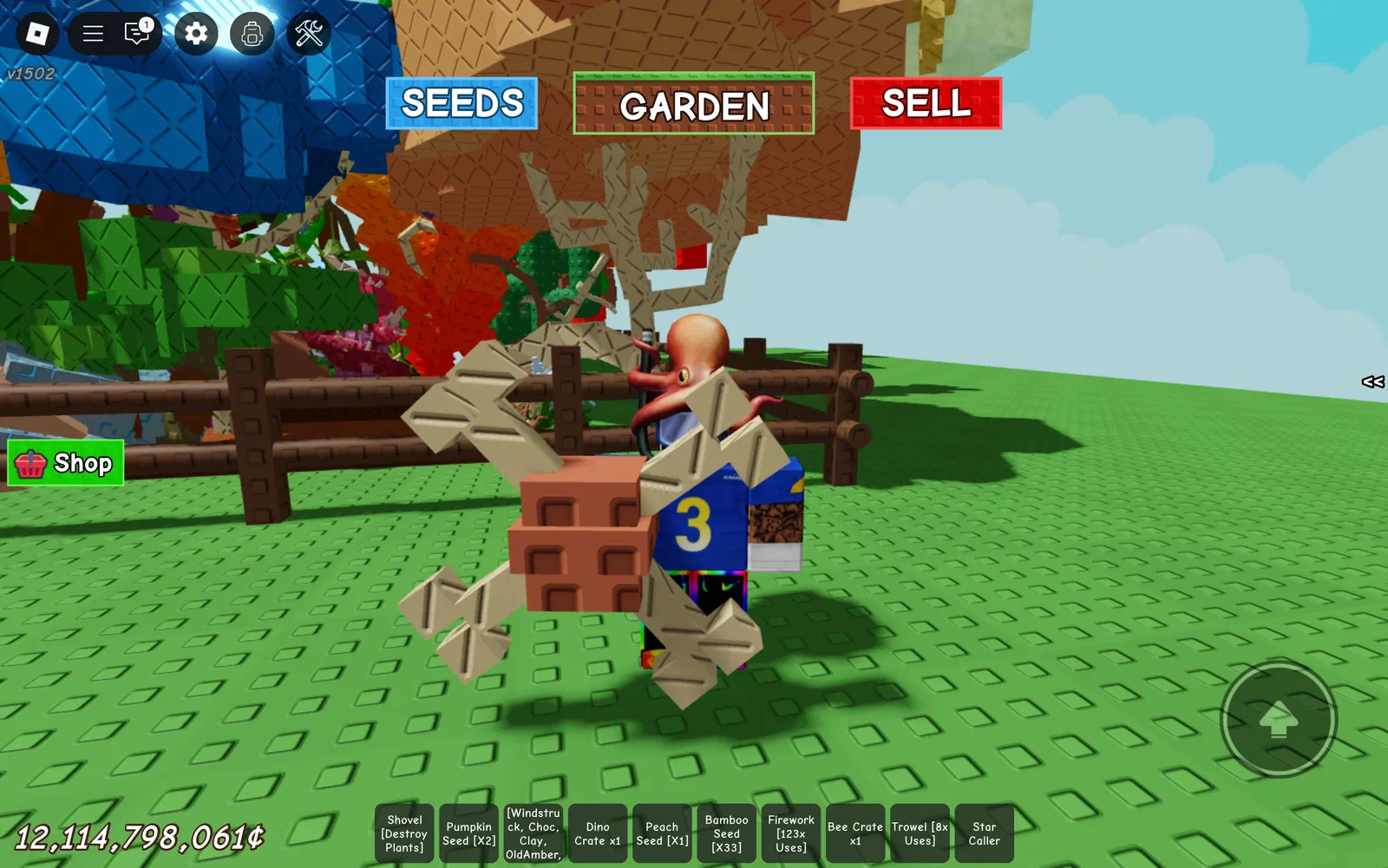Open the green Shop button
Viewport: 1388px width, 868px height.
66,463
